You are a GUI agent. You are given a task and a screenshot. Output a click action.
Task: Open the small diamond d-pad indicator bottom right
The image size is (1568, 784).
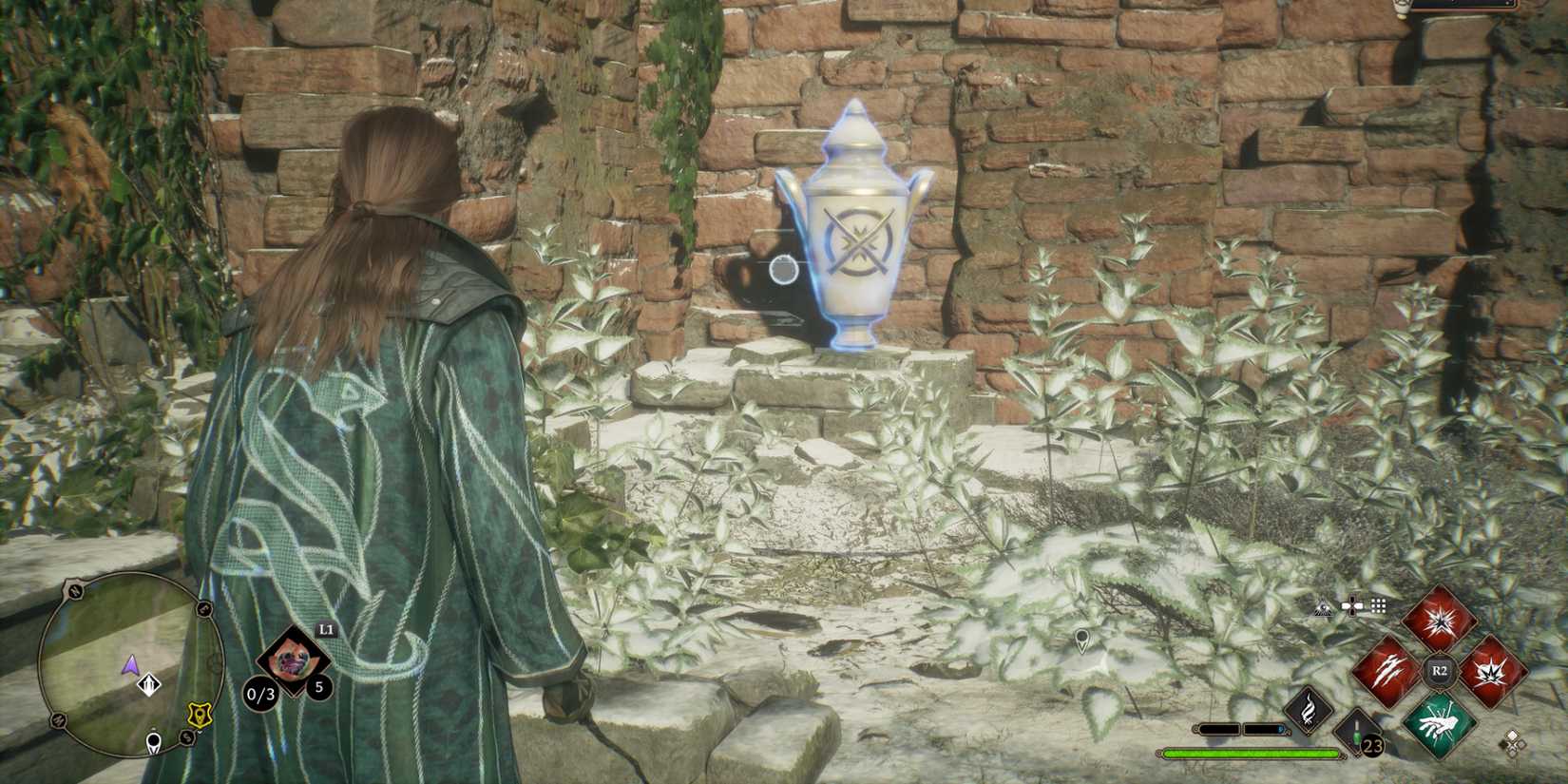1514,742
